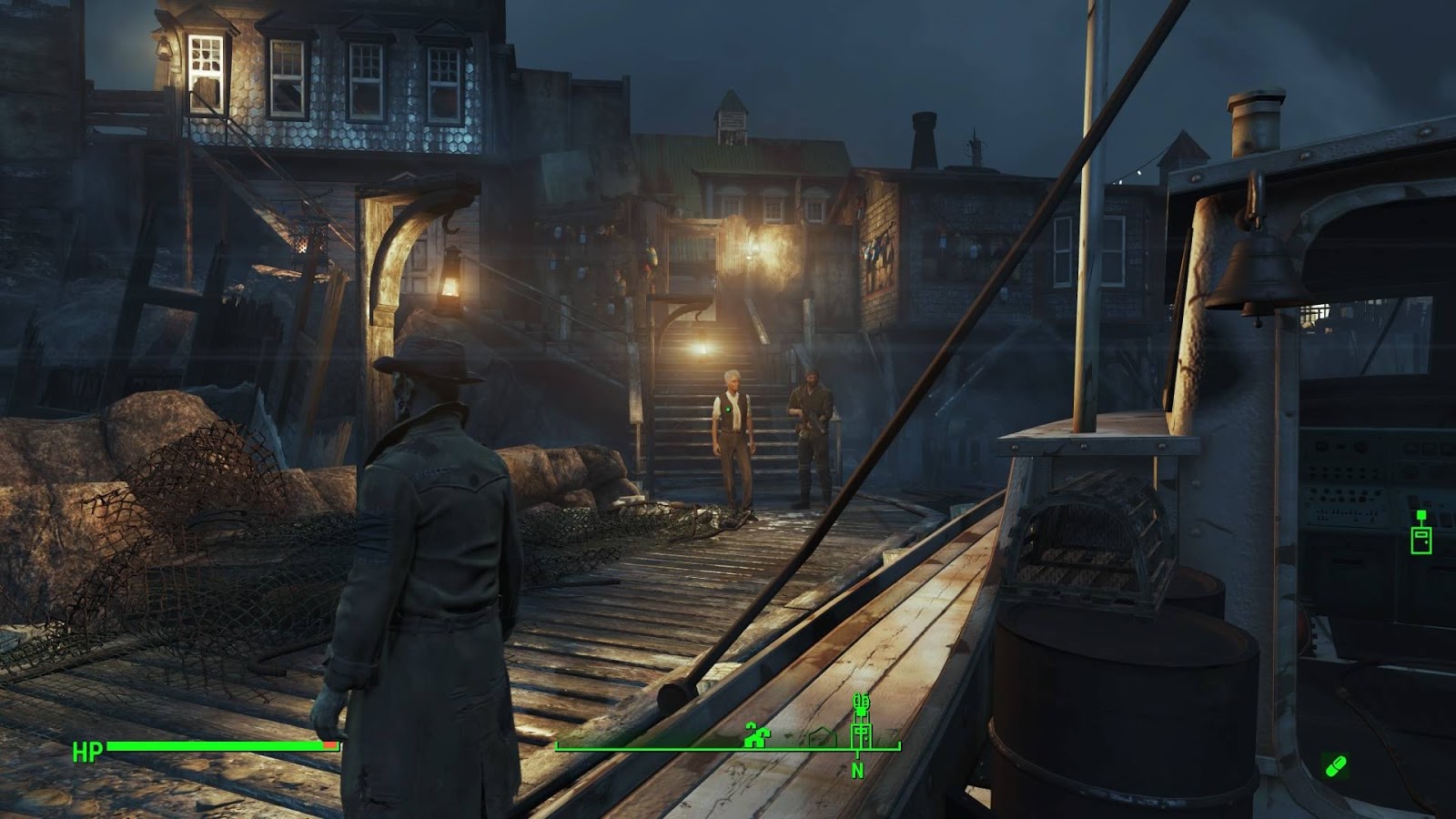Click the filled houses marker on the compass
Screen dimensions: 1456x819
(754, 735)
